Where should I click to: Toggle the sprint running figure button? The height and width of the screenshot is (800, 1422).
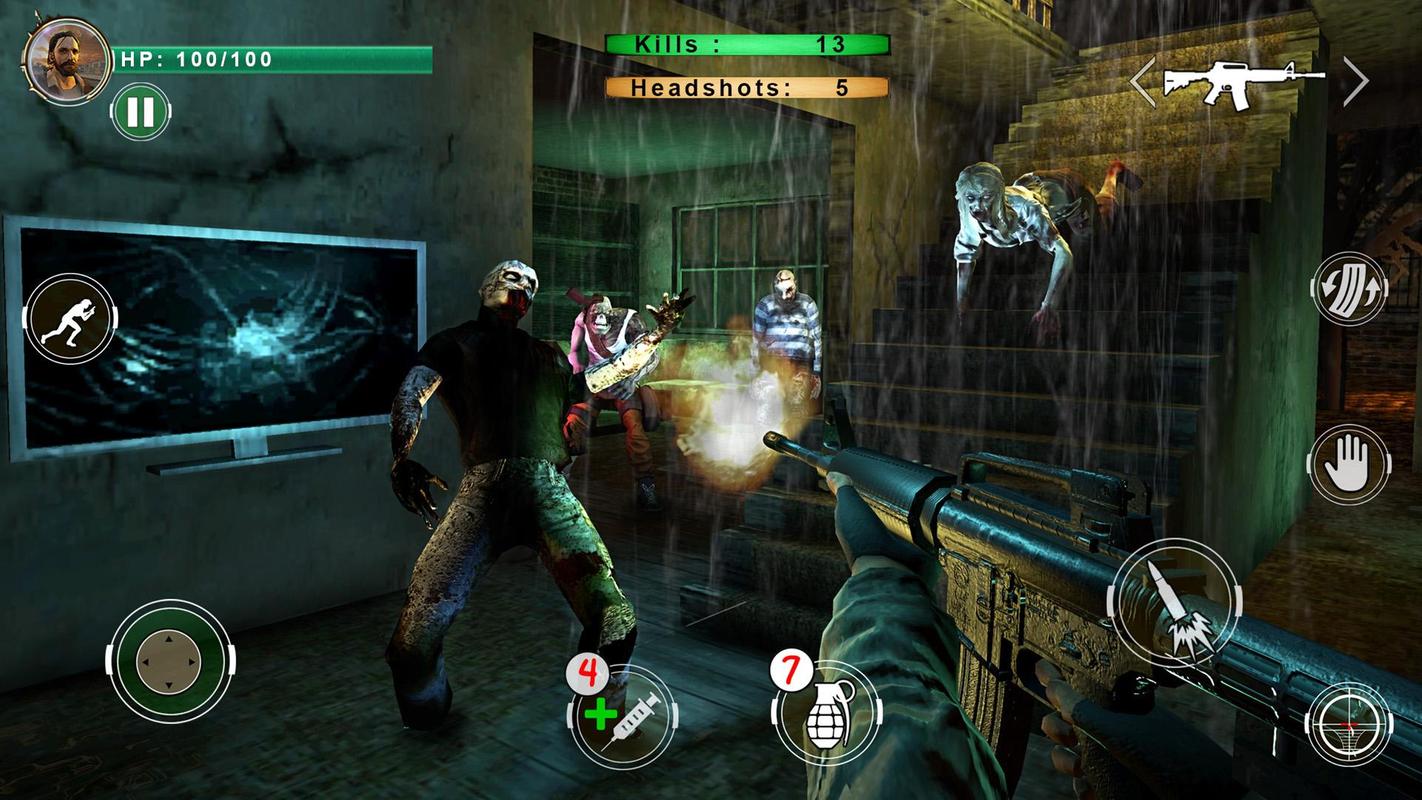[x=70, y=318]
